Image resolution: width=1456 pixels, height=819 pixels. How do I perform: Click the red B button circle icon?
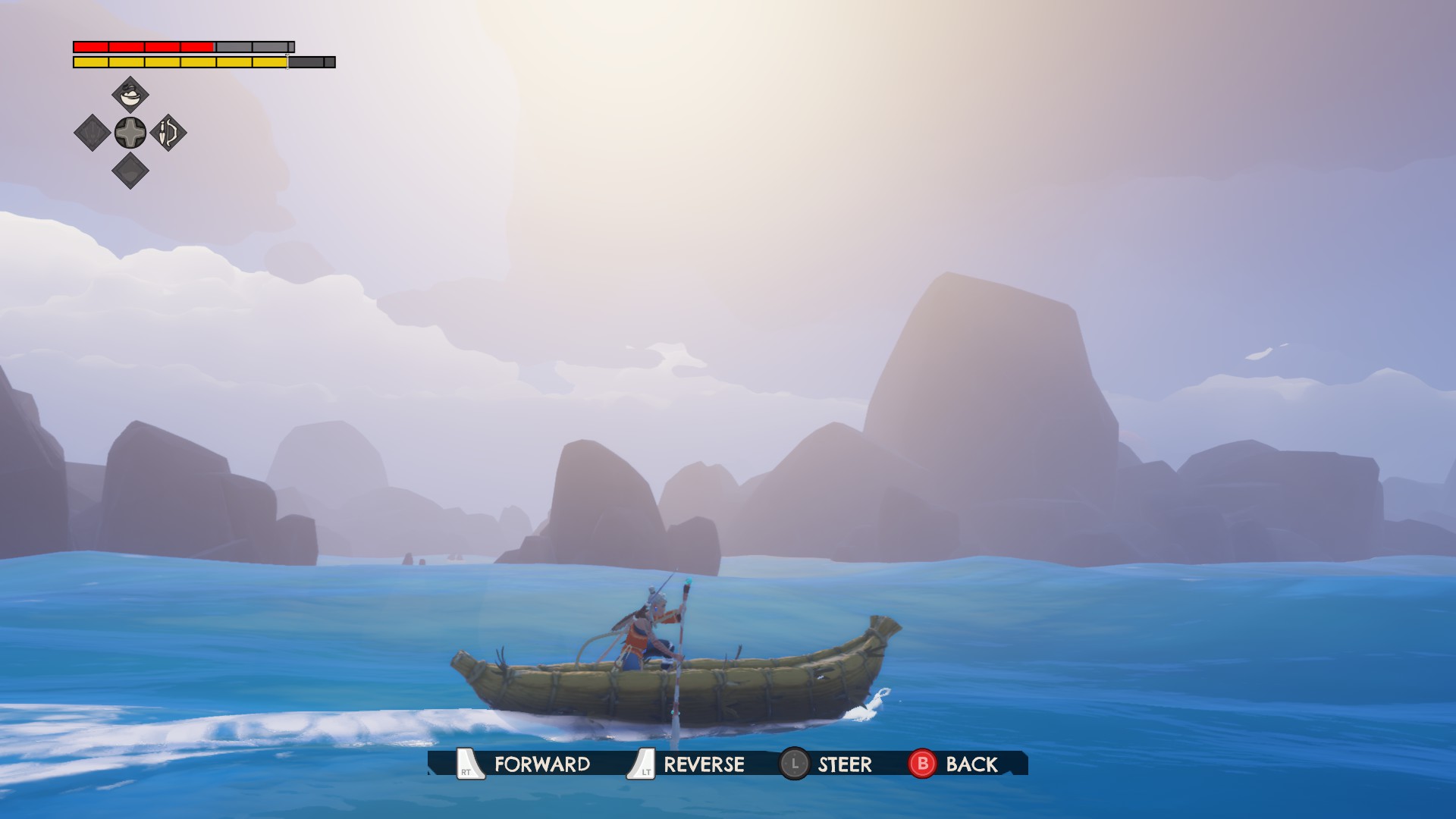click(x=921, y=764)
